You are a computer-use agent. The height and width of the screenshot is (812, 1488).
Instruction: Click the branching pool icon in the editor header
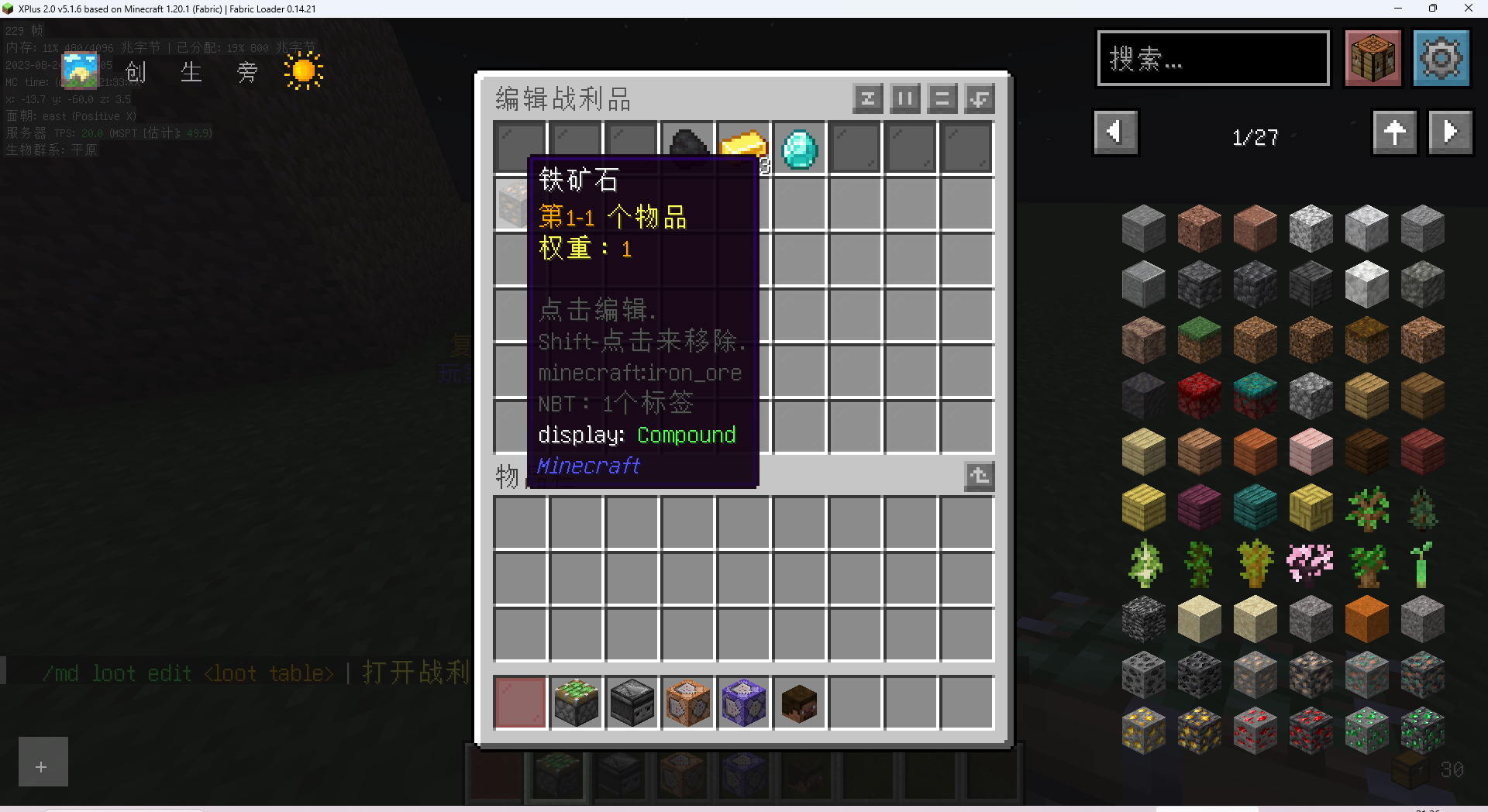(x=979, y=98)
